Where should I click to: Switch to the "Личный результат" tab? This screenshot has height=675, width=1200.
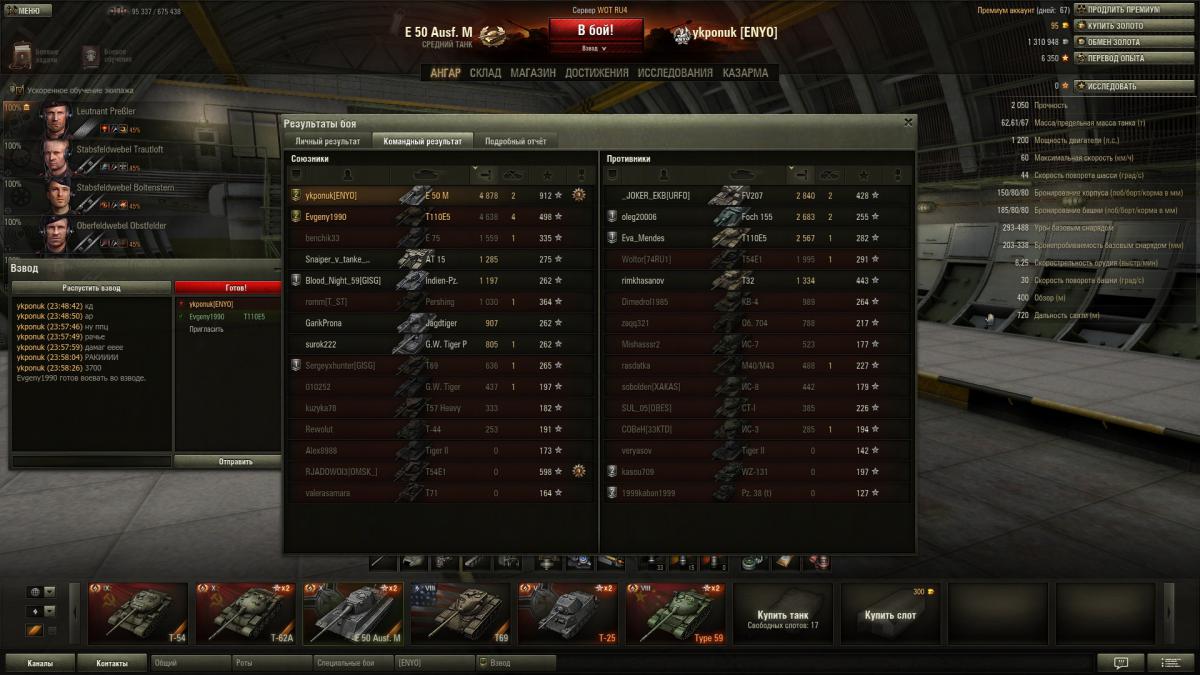coord(327,142)
